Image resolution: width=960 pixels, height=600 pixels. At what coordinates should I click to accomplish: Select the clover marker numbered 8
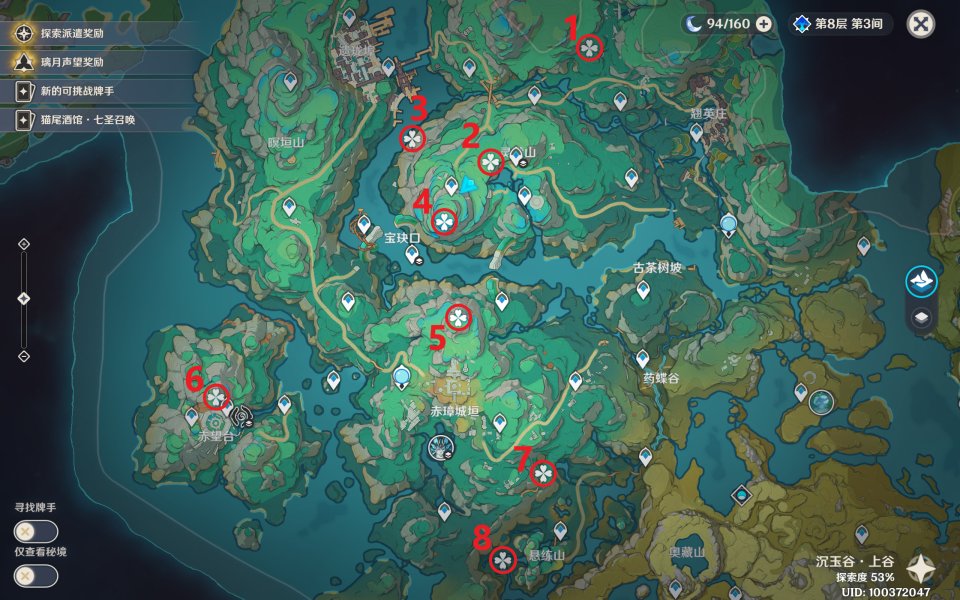(502, 560)
